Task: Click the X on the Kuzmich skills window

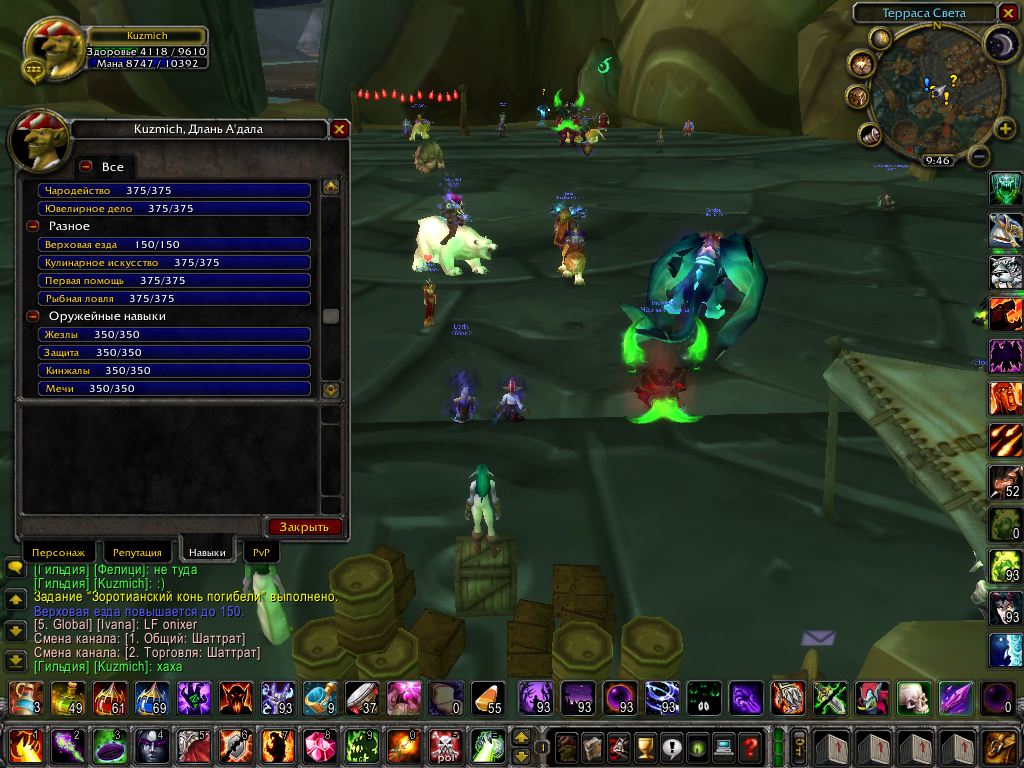Action: 340,129
